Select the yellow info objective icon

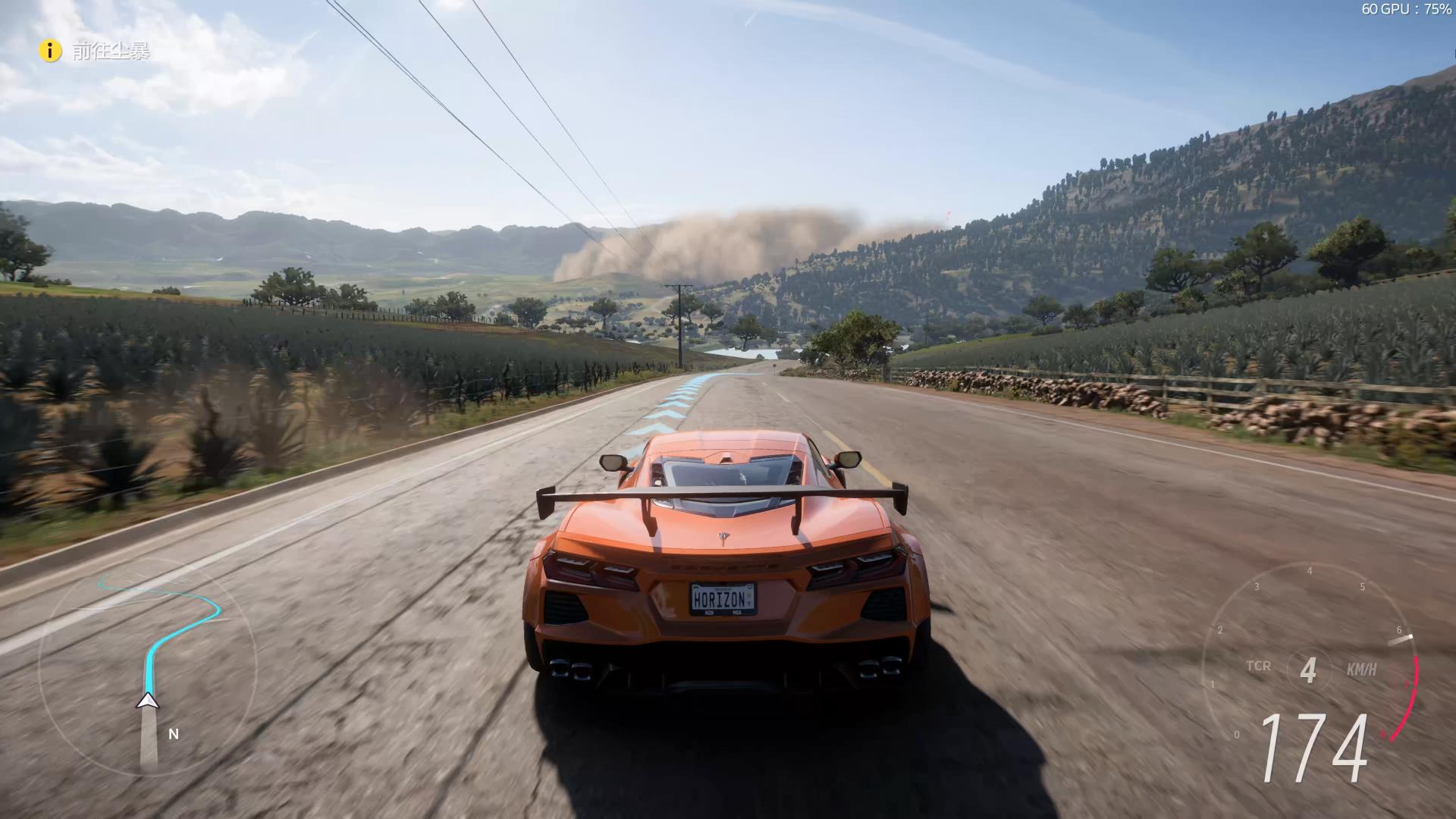(x=50, y=51)
